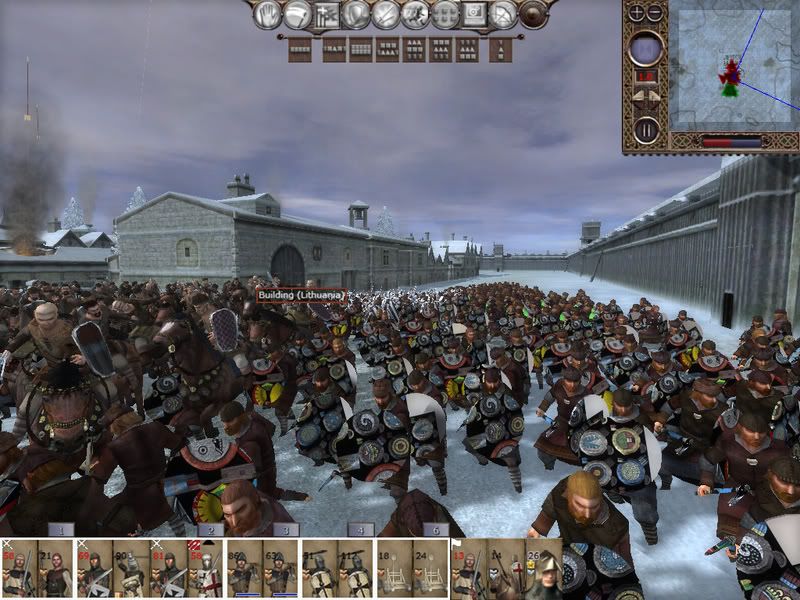Click the halt order hand icon
Viewport: 800px width, 600px height.
(x=267, y=14)
